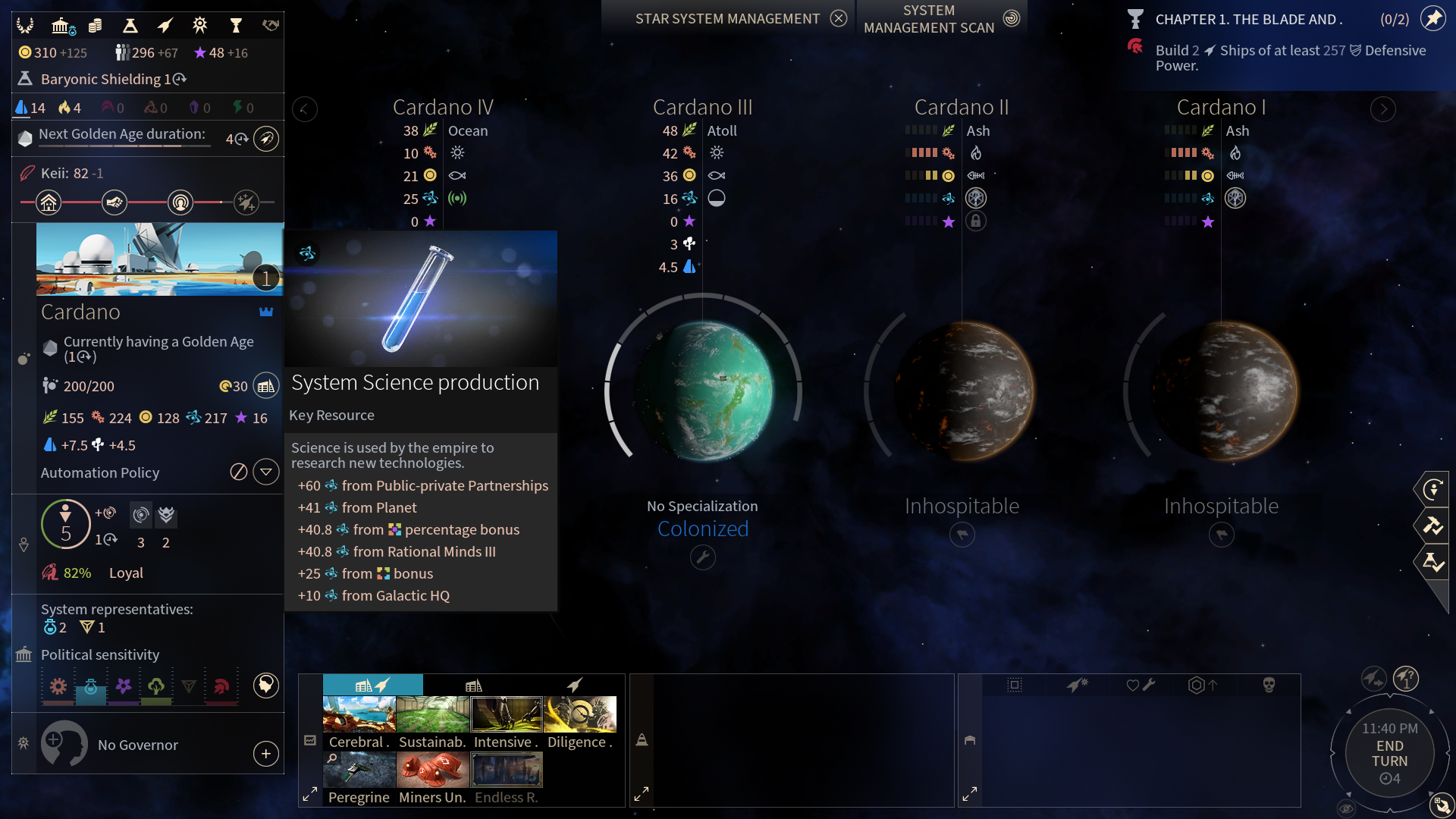The image size is (1456, 819).
Task: Open the Baryonic Shielding research entry
Action: tap(106, 79)
